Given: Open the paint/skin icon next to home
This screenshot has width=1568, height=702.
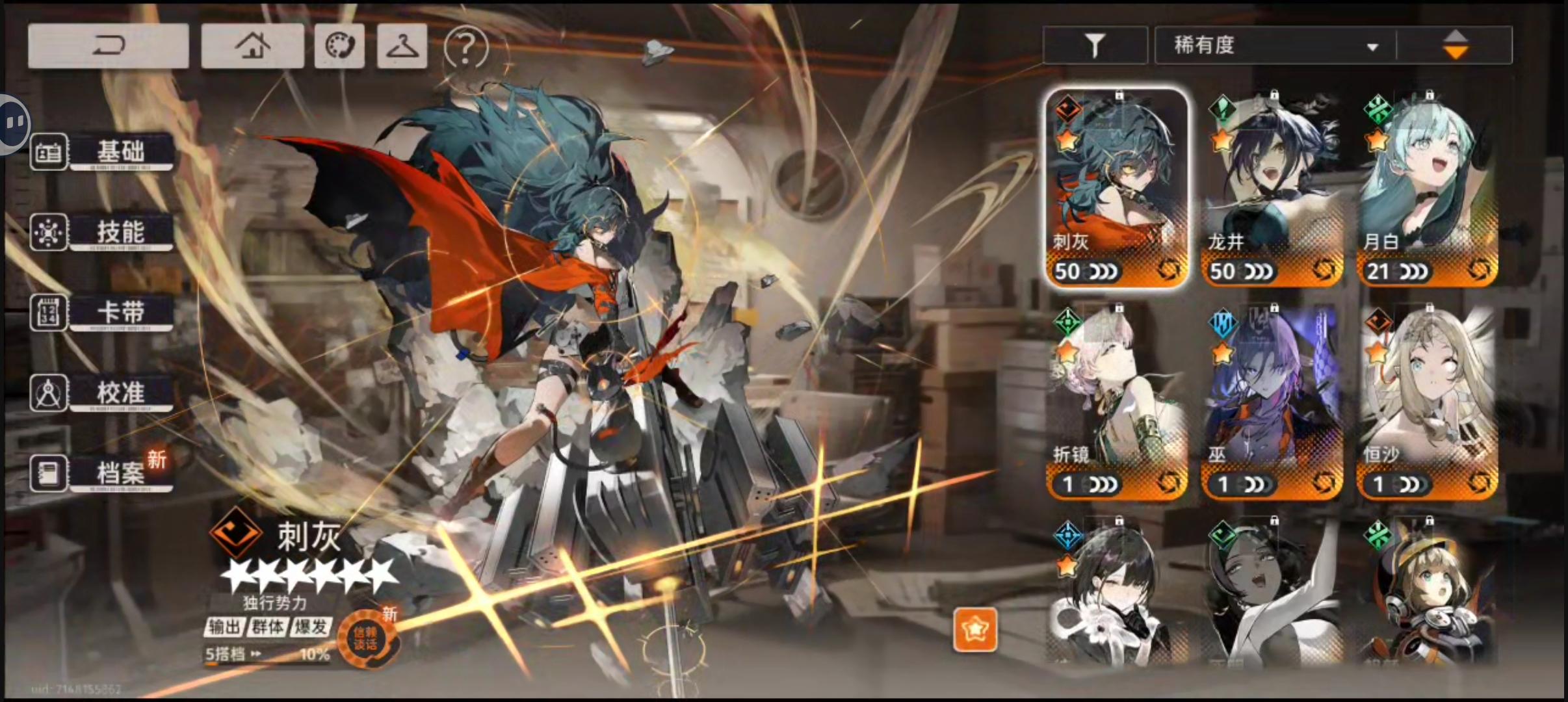Looking at the screenshot, I should point(339,45).
